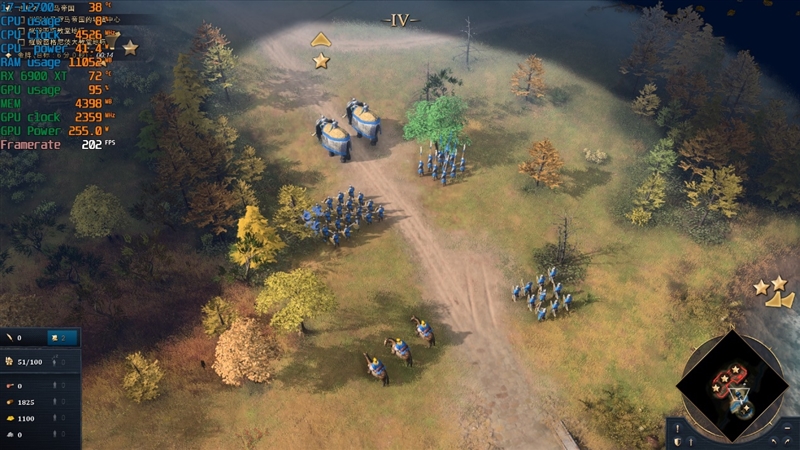
Task: Click the Age IV indicator
Action: (x=400, y=19)
